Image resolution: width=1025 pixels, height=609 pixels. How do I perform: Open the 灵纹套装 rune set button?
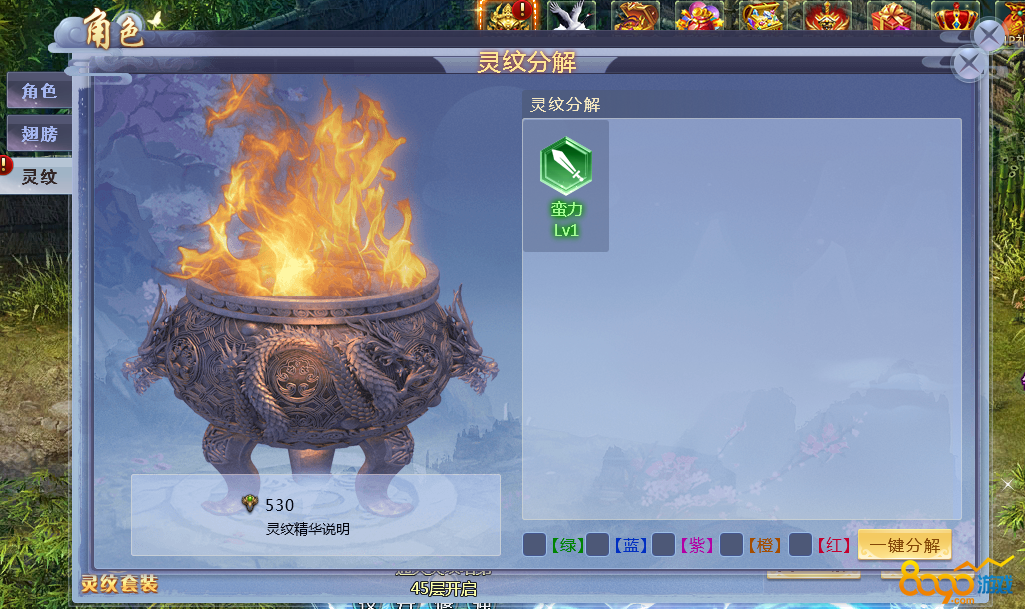(119, 584)
